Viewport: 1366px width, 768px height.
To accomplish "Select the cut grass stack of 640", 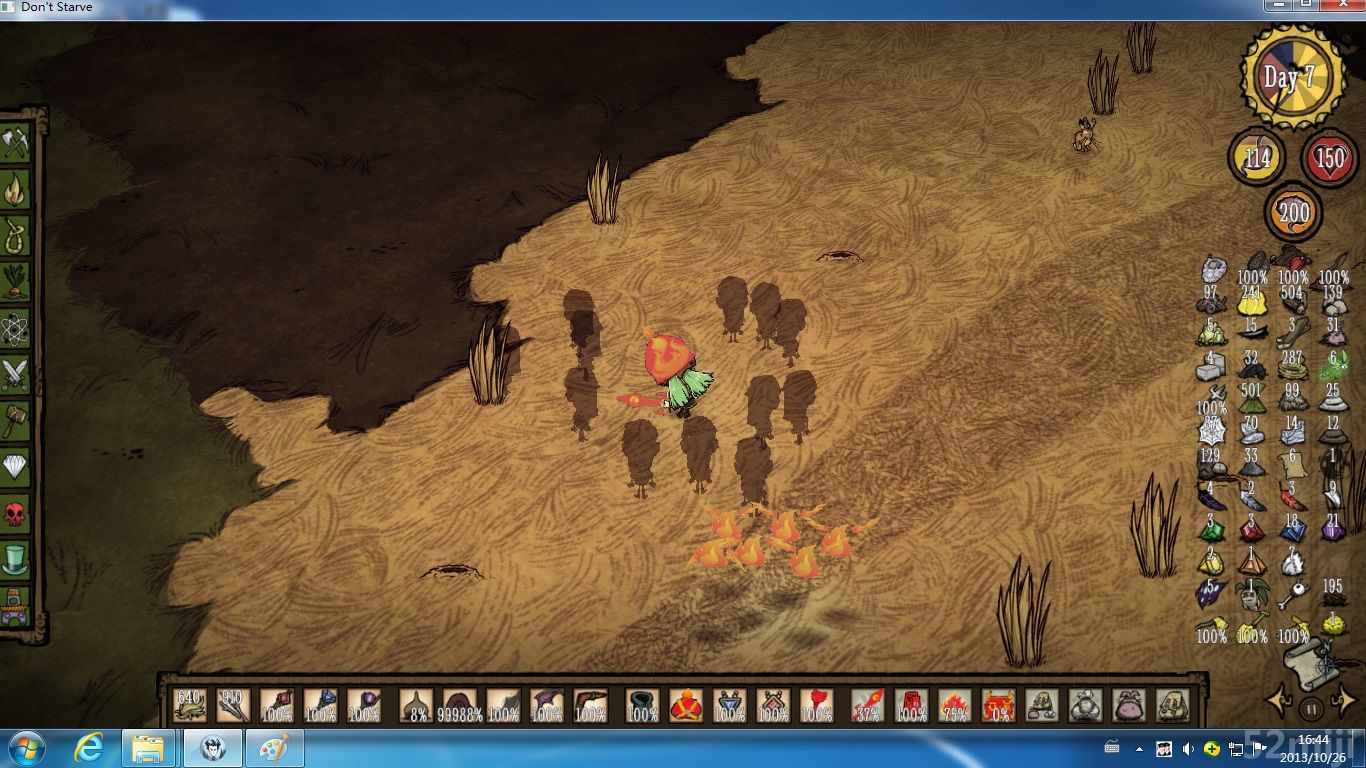I will coord(189,704).
